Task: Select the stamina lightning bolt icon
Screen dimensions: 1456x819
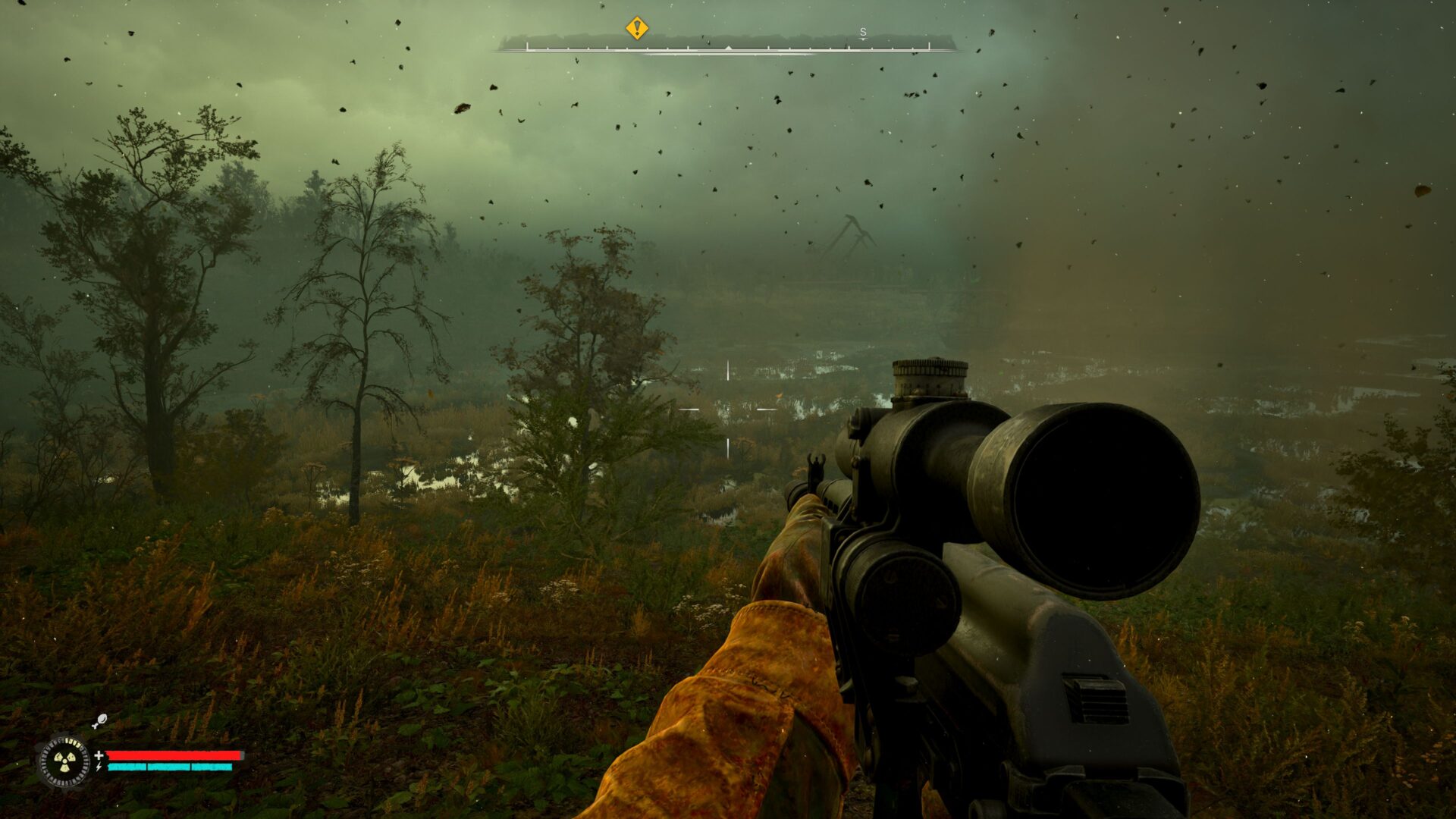Action: pos(99,767)
